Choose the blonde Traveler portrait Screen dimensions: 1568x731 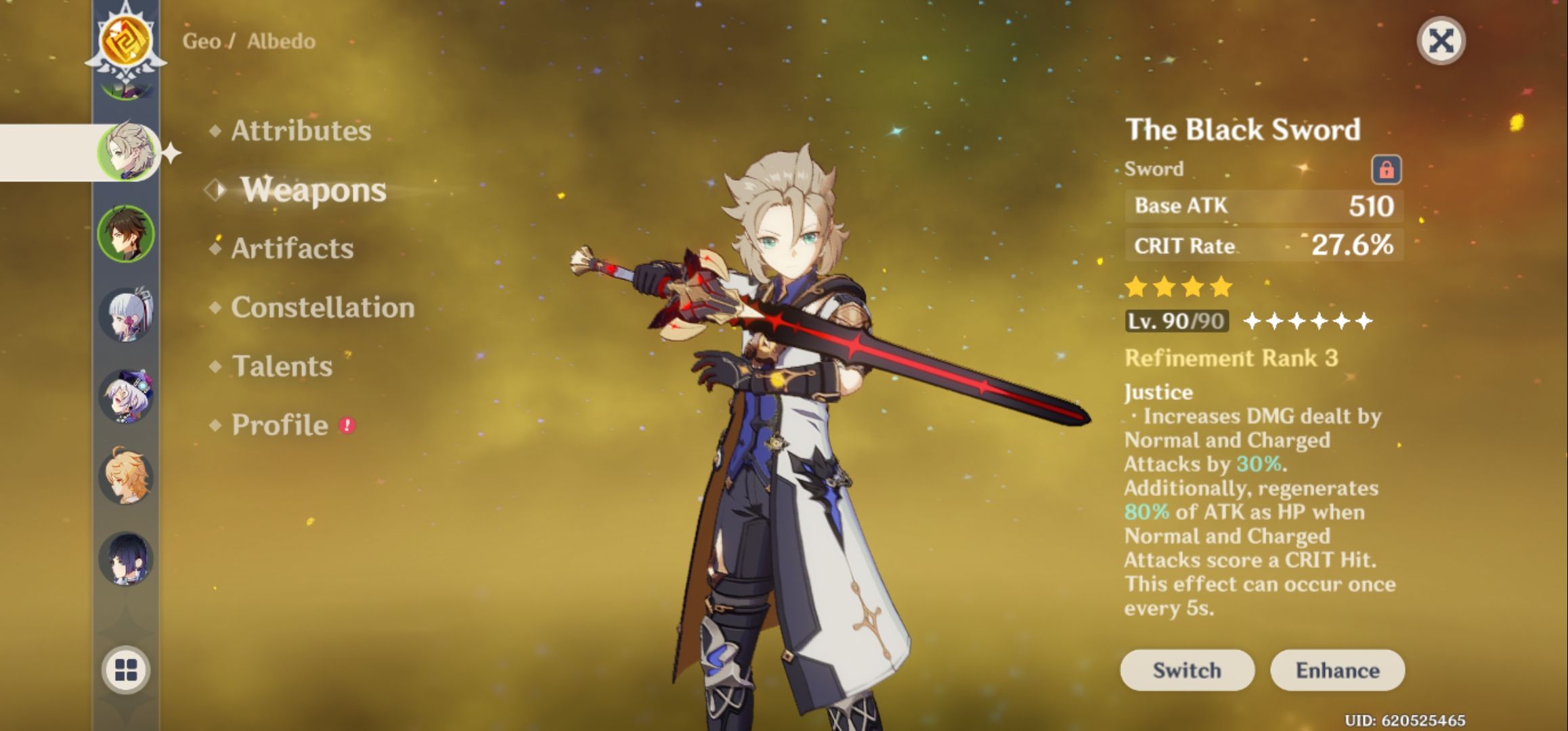click(126, 477)
